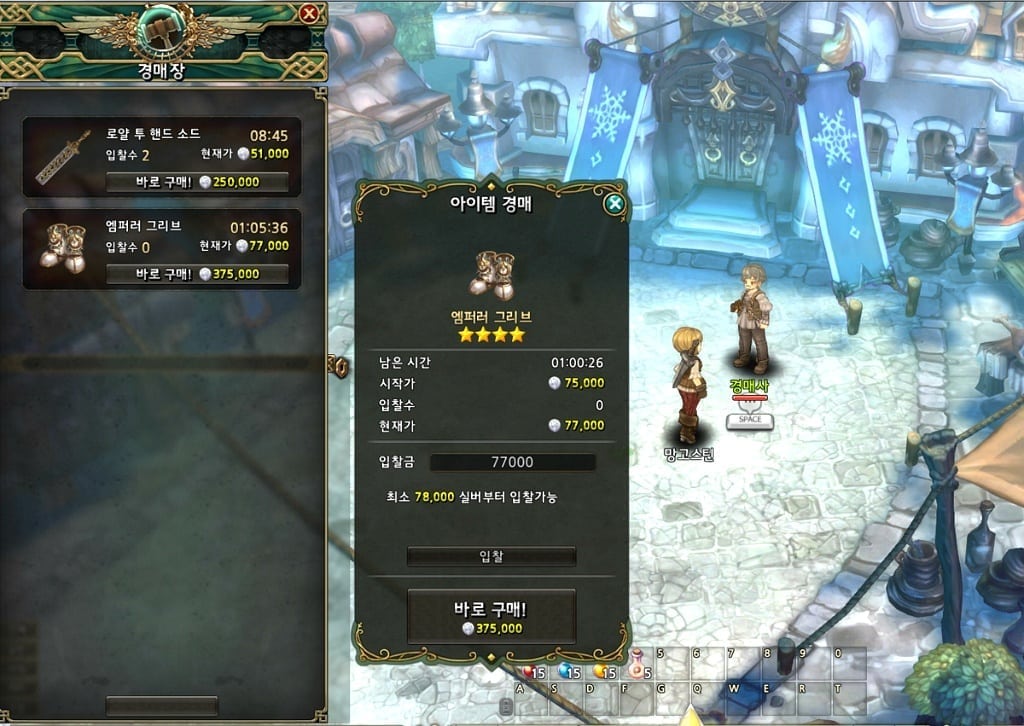The height and width of the screenshot is (726, 1024).
Task: Select the 엠퍼러 그리브 boots listing icon
Action: [x=62, y=249]
